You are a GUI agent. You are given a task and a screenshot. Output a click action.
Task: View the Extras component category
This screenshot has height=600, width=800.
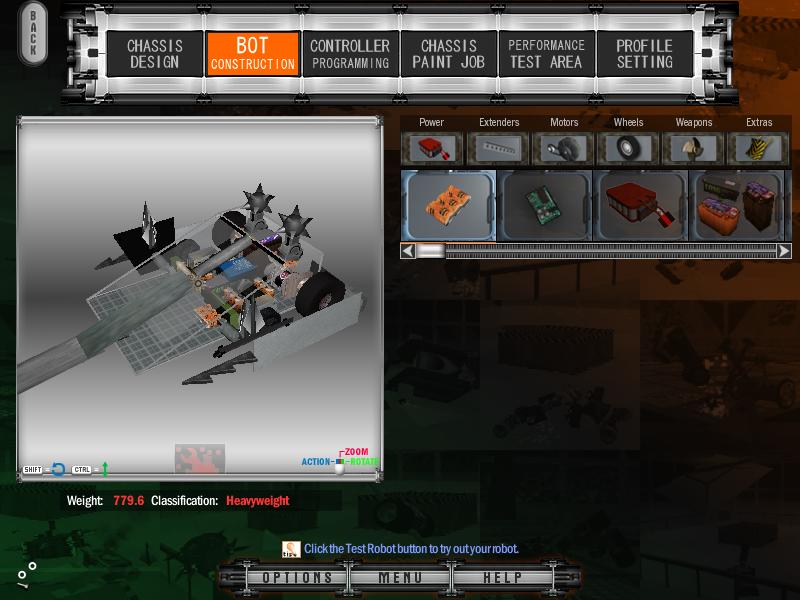click(759, 148)
